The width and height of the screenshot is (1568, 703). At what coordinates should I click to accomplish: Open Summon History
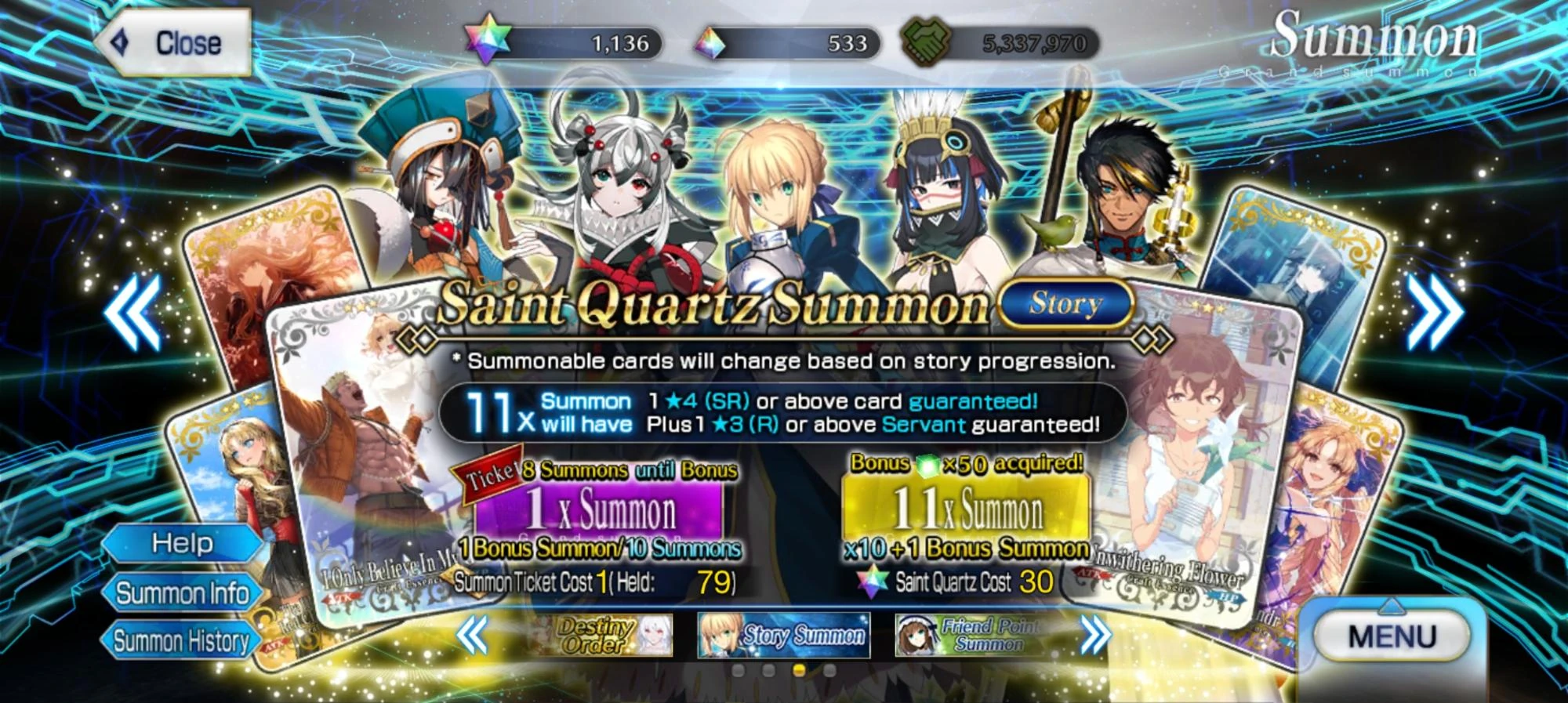click(180, 643)
